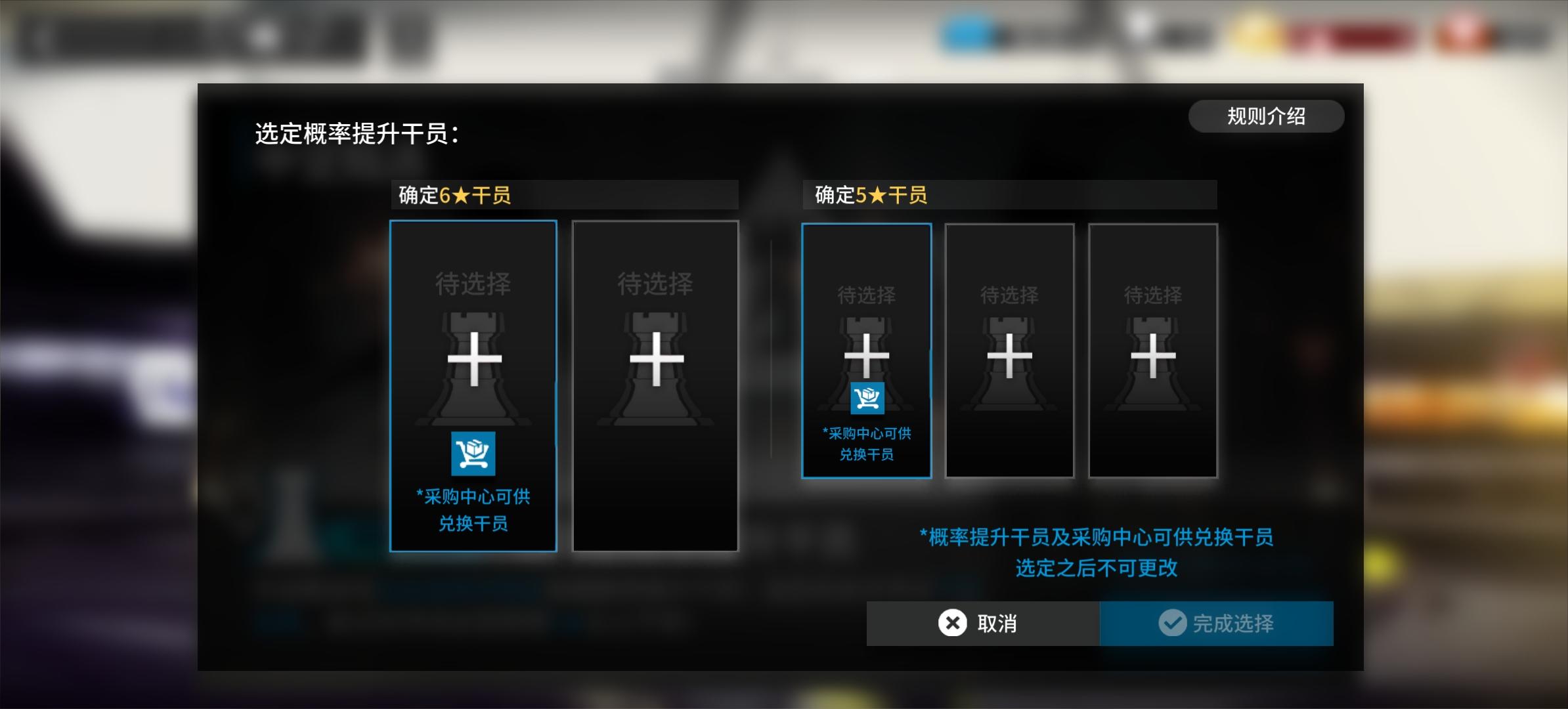Viewport: 1568px width, 709px height.
Task: Open the purchase cart icon in the 5★ card
Action: coord(867,398)
